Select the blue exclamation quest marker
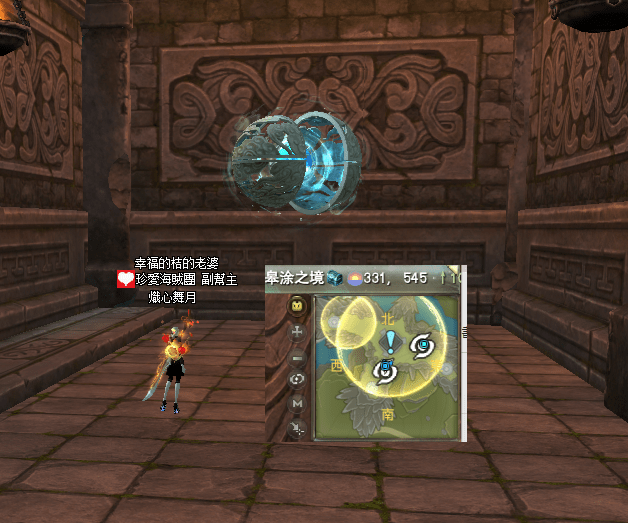Image resolution: width=628 pixels, height=523 pixels. 390,343
